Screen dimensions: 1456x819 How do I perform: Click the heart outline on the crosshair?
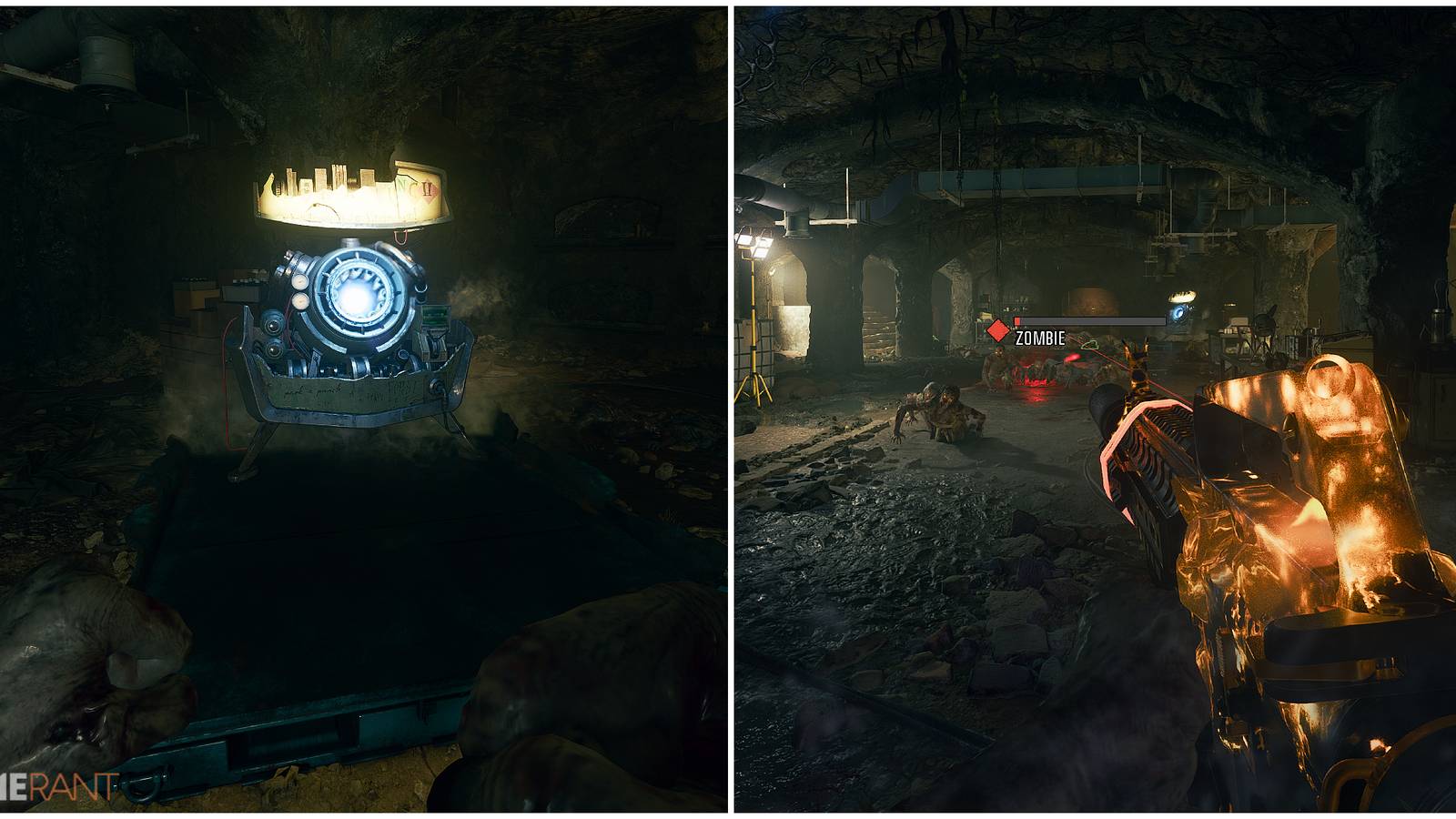coord(1090,346)
